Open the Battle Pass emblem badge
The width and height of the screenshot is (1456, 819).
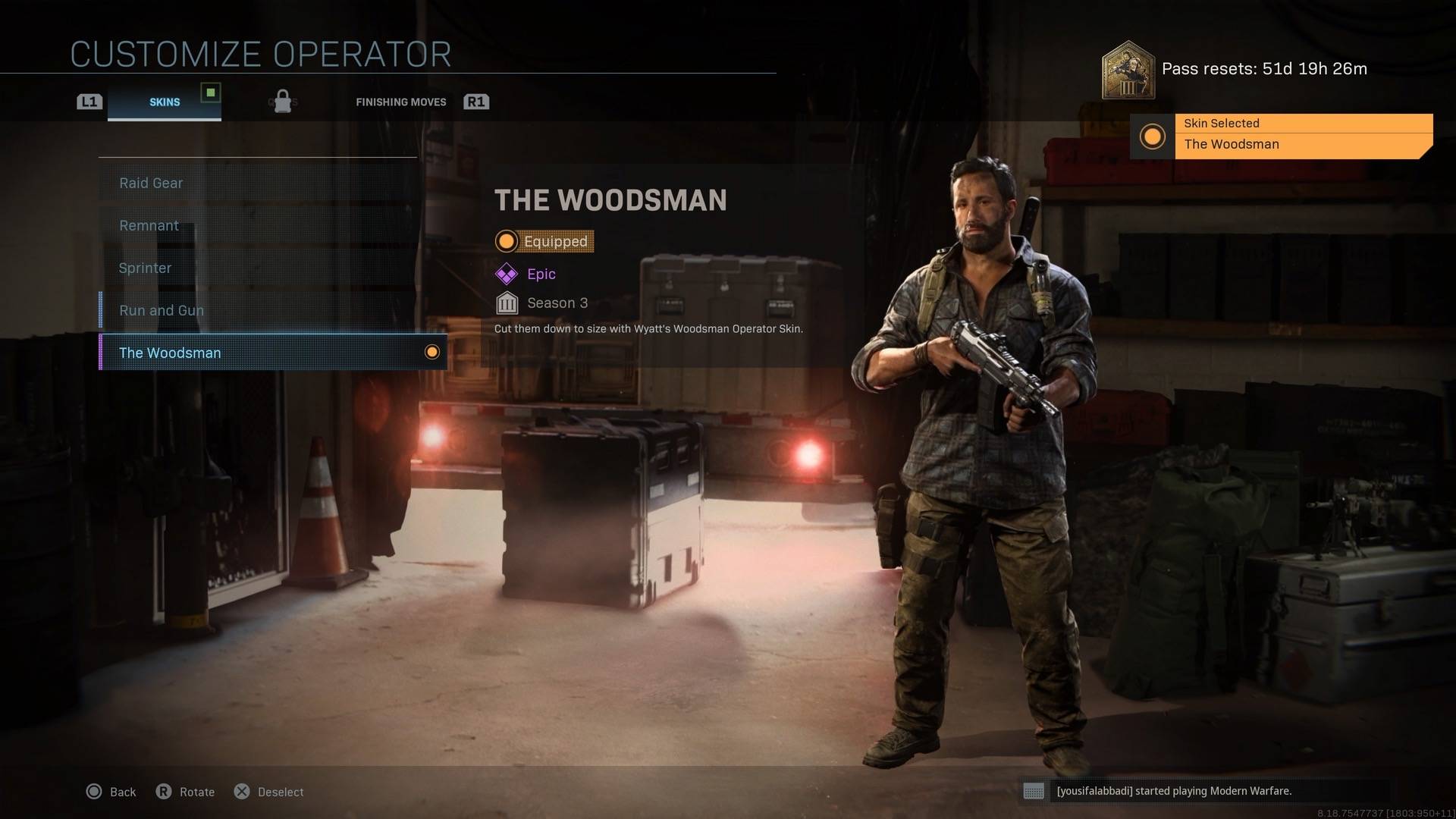point(1128,71)
